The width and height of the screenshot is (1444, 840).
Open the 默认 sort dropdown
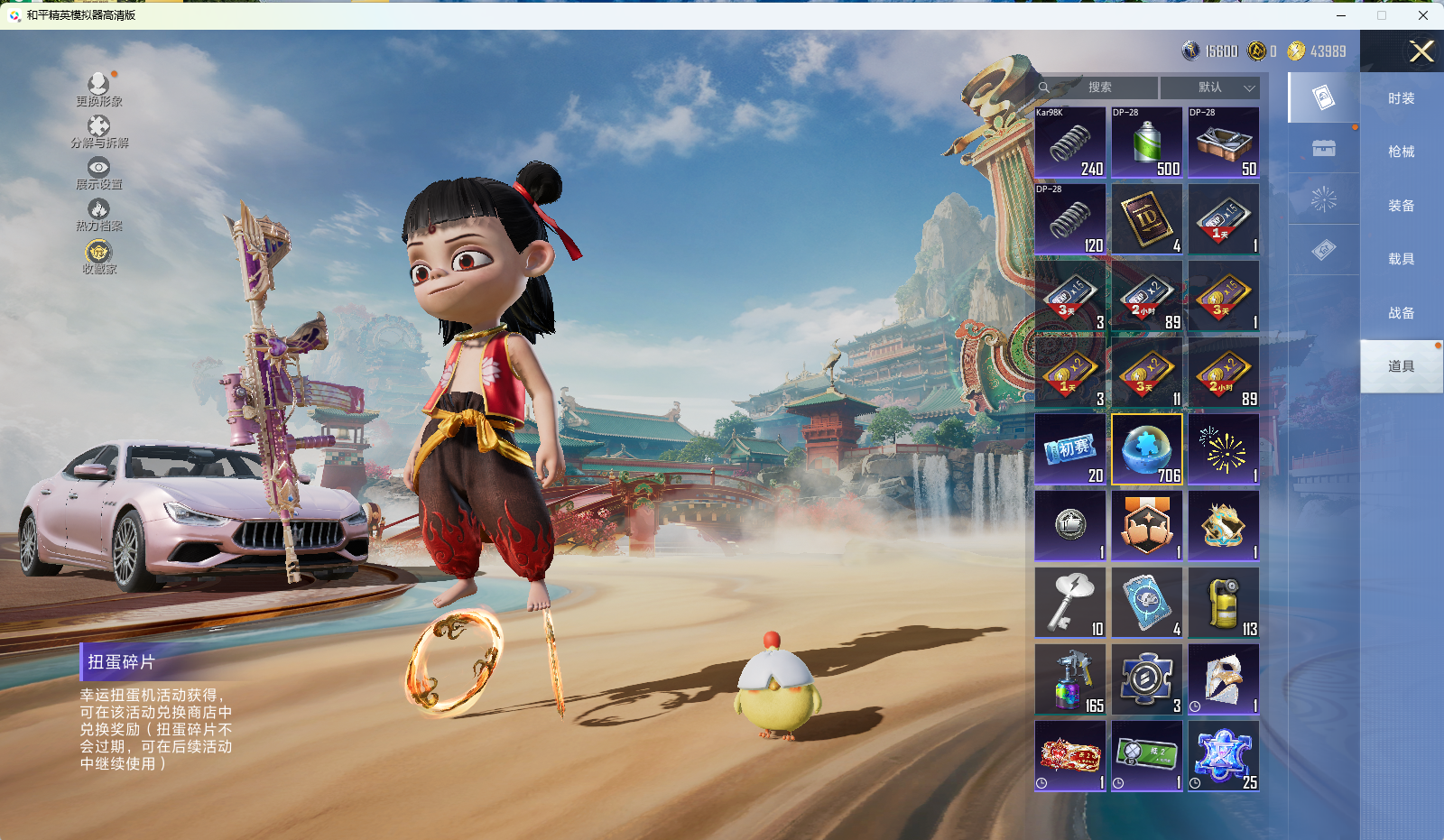(x=1209, y=88)
